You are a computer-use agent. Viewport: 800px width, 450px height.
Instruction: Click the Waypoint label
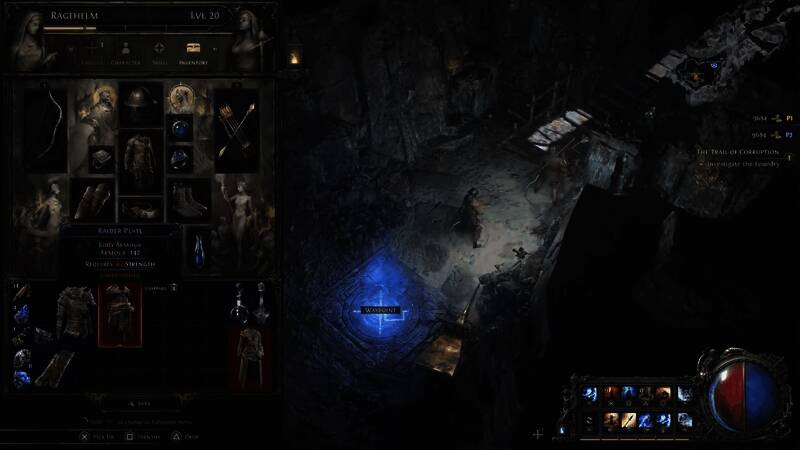[380, 310]
